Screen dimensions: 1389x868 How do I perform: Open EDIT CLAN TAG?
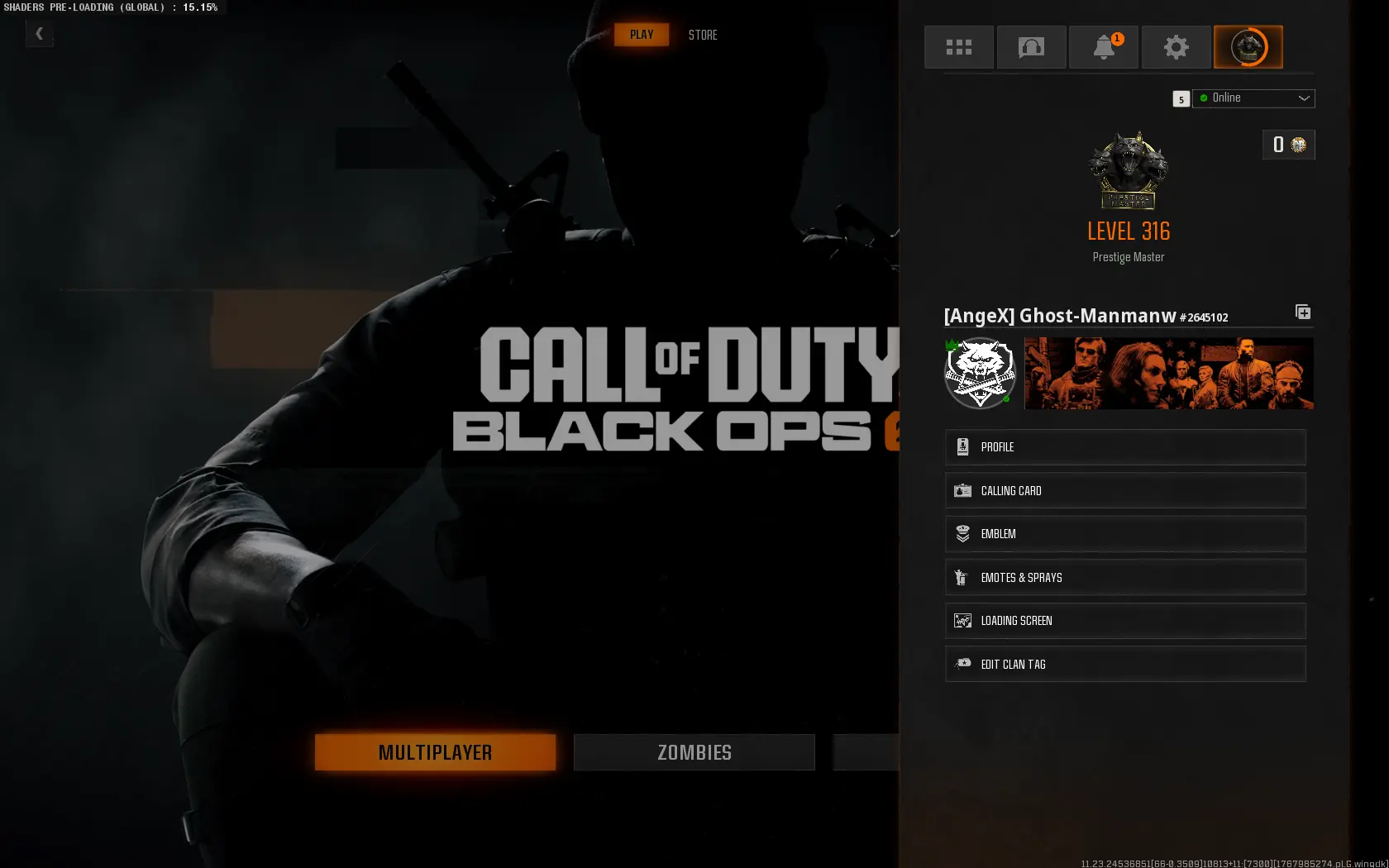click(1125, 664)
